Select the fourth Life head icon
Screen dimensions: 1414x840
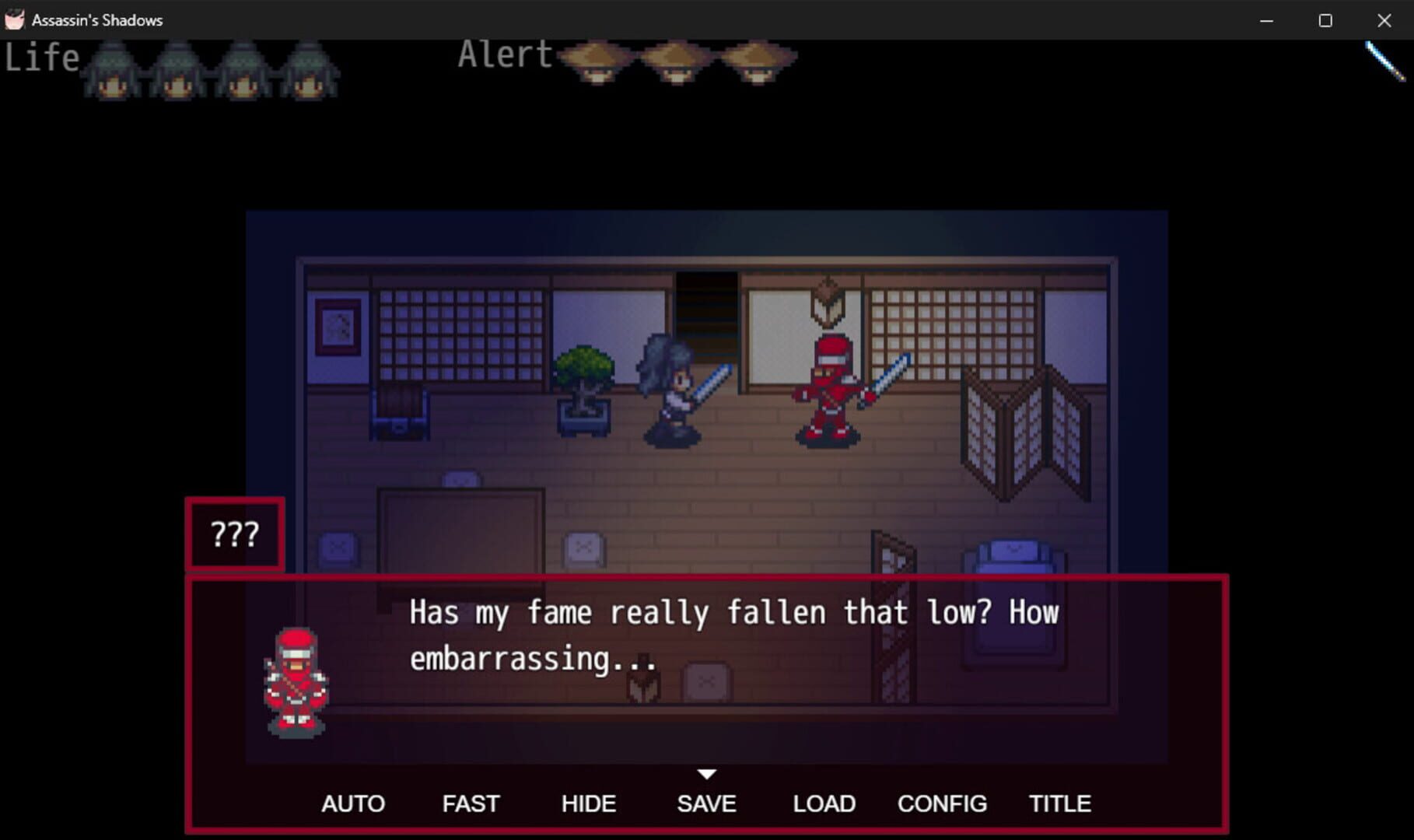pos(311,74)
